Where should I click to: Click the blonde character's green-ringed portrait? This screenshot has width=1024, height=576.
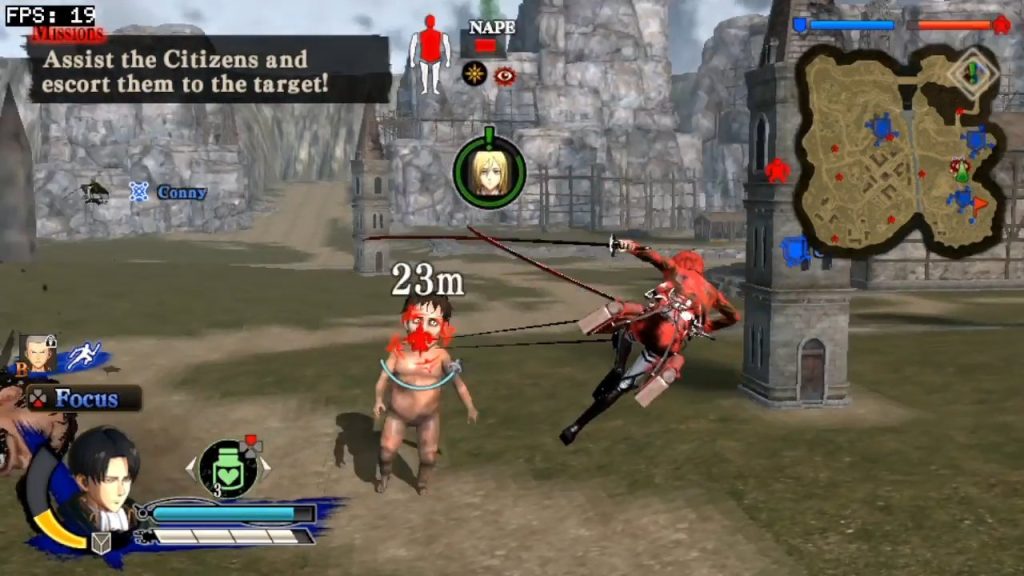[x=488, y=172]
